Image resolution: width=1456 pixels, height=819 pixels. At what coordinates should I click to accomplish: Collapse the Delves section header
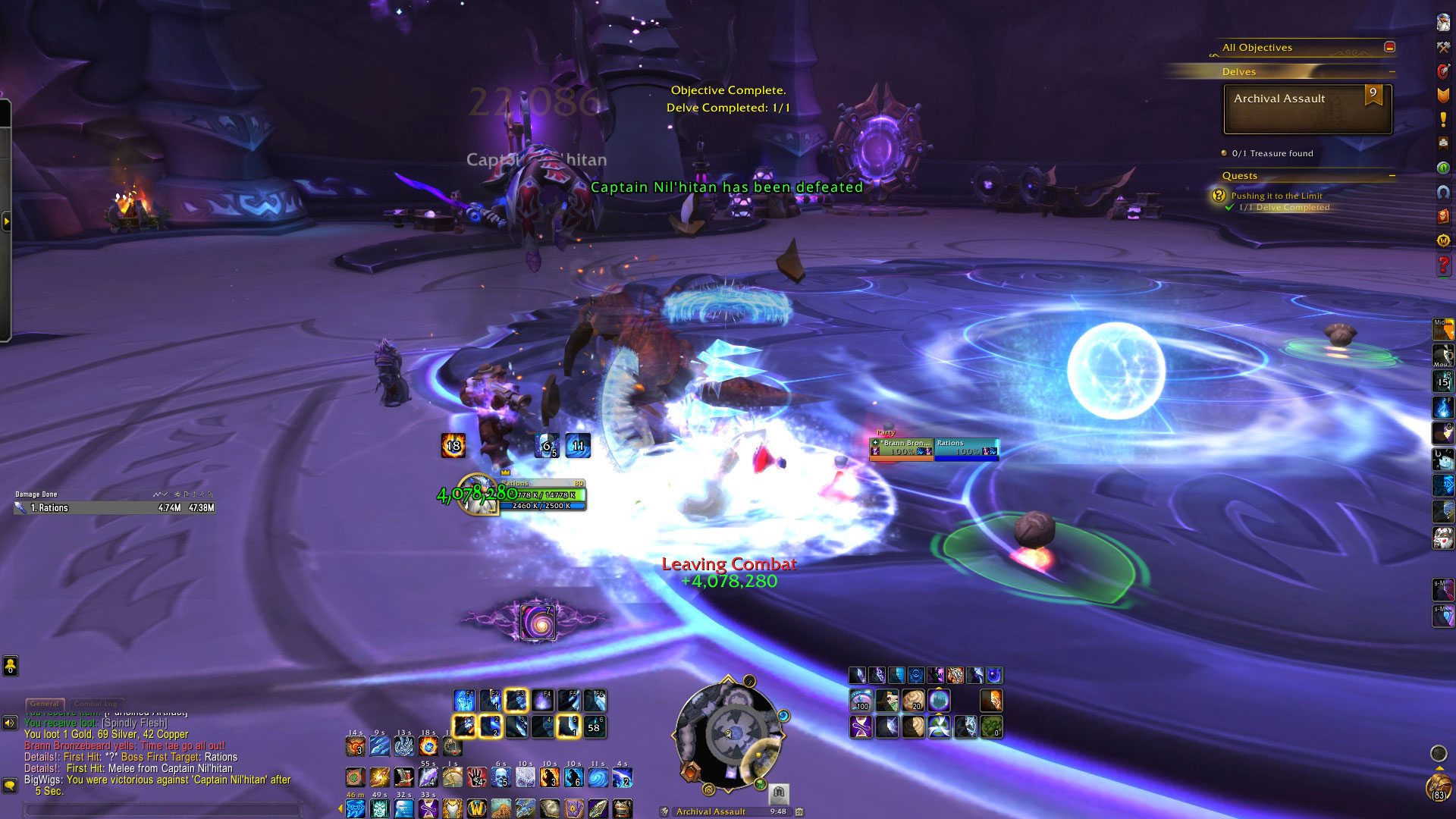1392,72
